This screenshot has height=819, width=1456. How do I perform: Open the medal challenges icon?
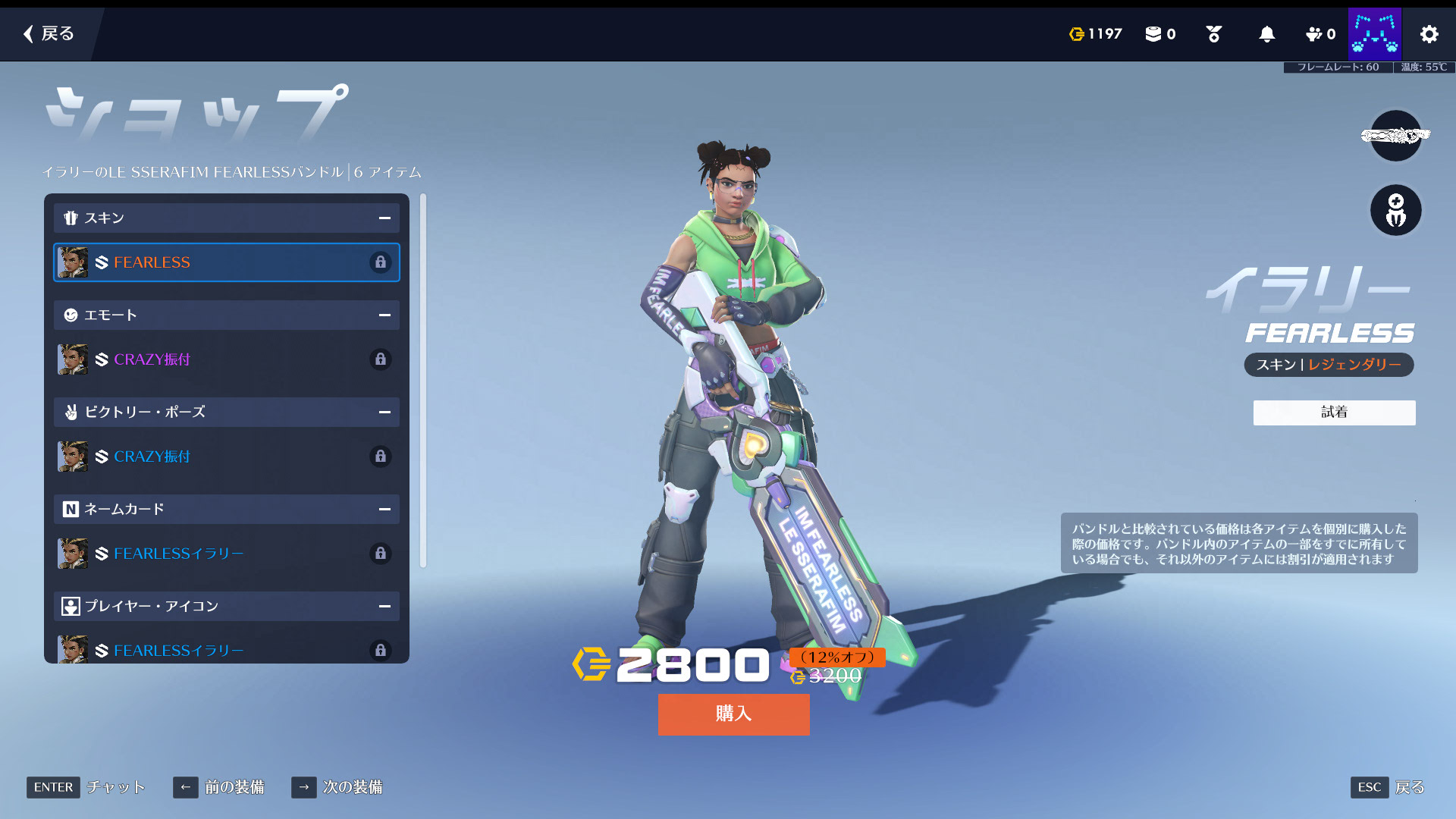click(1213, 34)
